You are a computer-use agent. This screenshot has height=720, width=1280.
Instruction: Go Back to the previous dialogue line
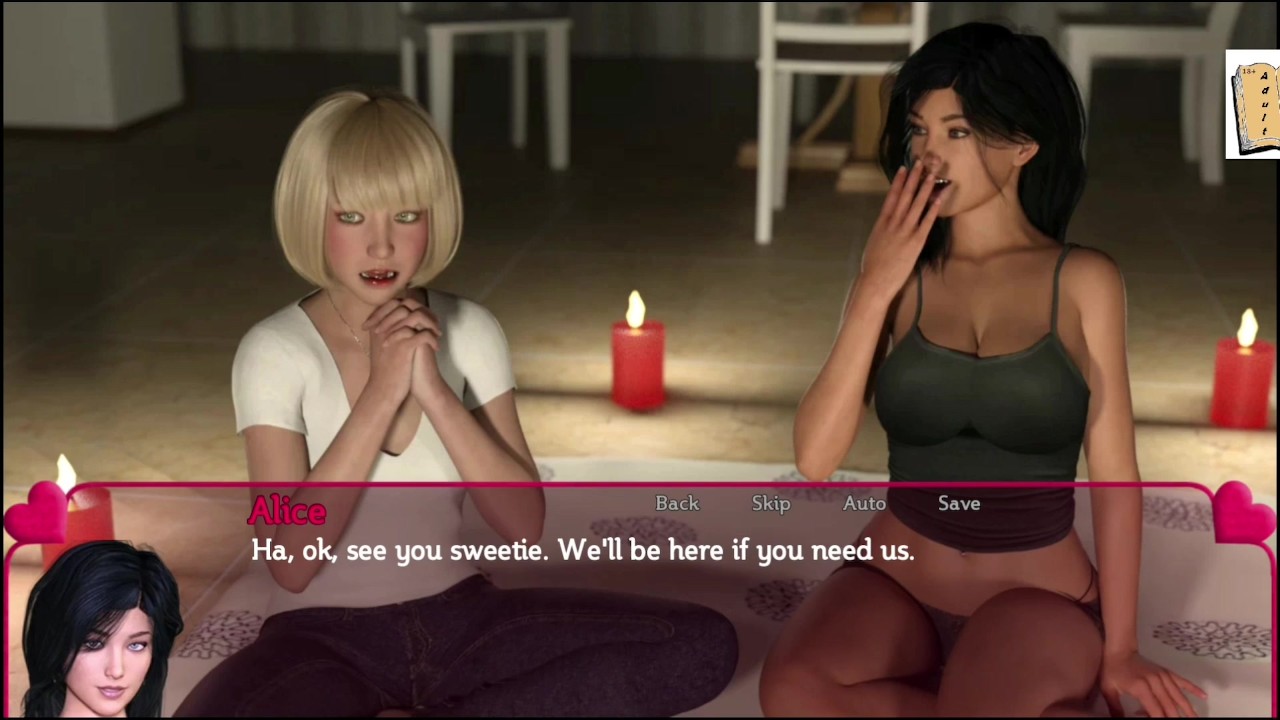coord(677,503)
